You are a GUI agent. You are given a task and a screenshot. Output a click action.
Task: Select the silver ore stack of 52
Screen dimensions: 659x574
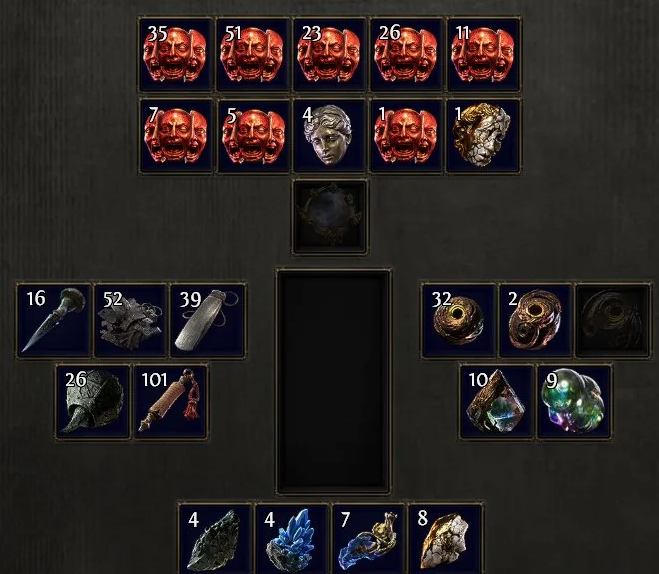coord(131,320)
